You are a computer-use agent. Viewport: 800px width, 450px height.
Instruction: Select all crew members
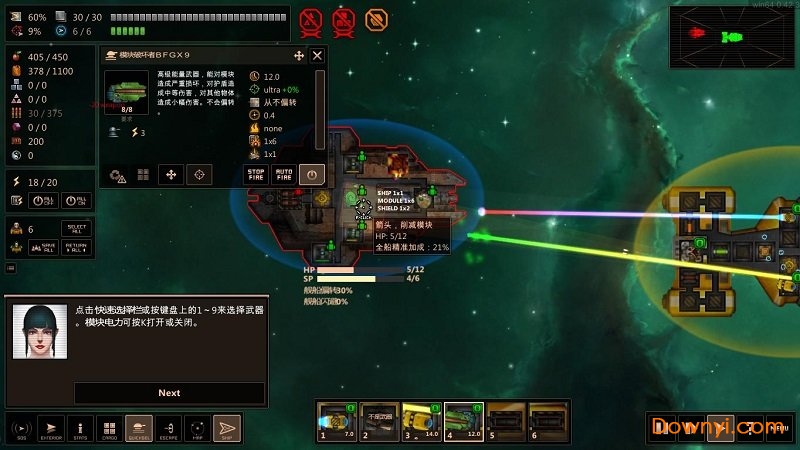(x=75, y=229)
